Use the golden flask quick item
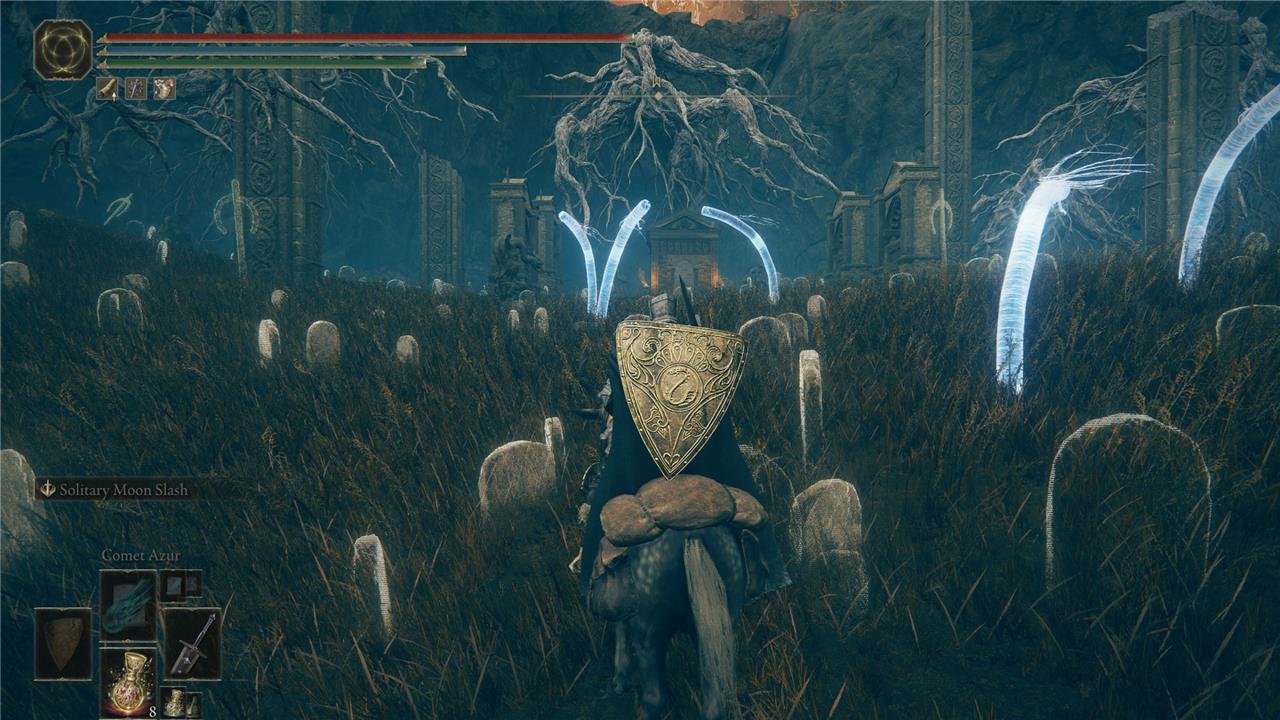Screen dimensions: 1280x720 point(128,683)
